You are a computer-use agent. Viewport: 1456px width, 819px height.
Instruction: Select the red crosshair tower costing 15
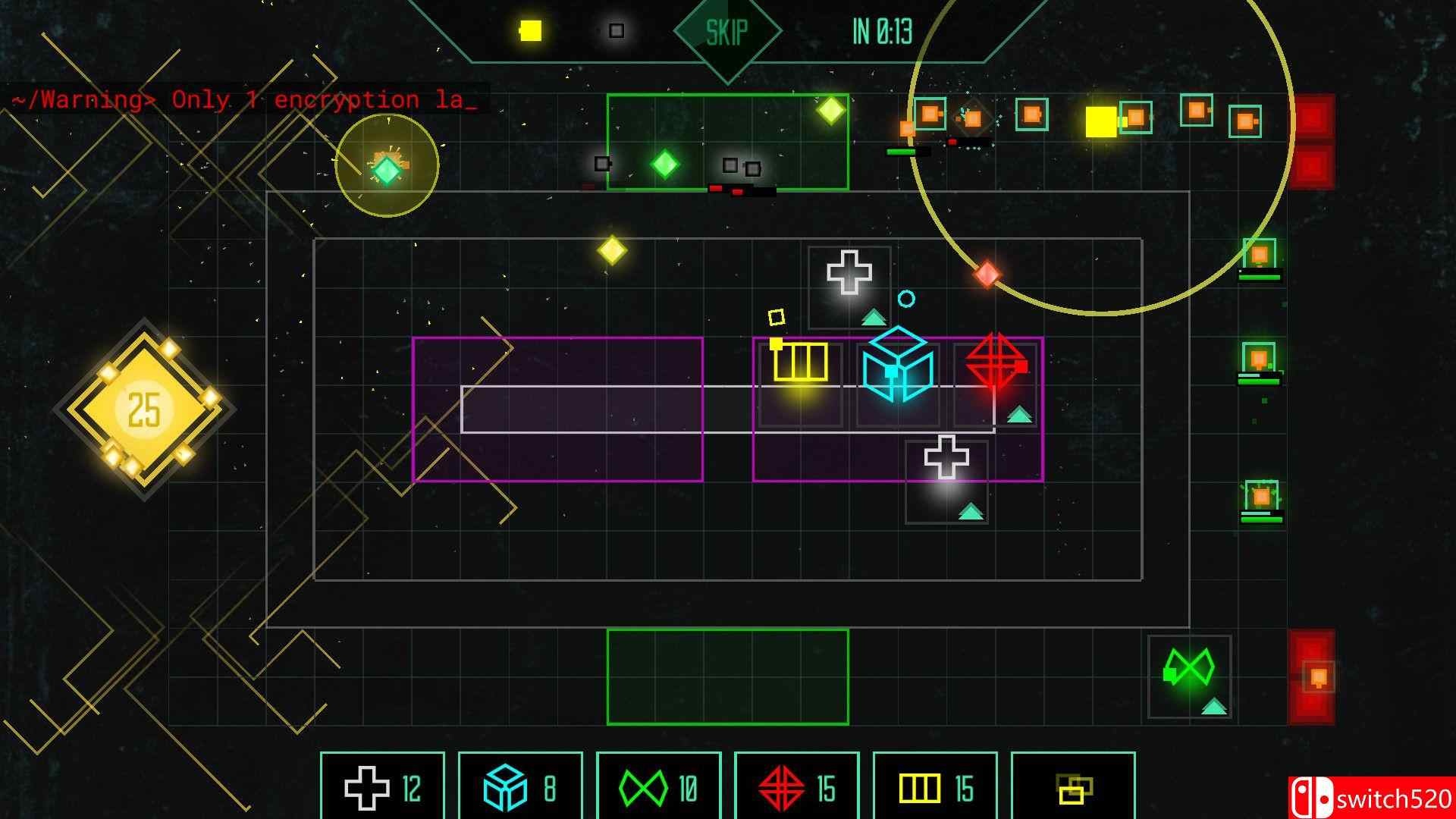(x=795, y=789)
